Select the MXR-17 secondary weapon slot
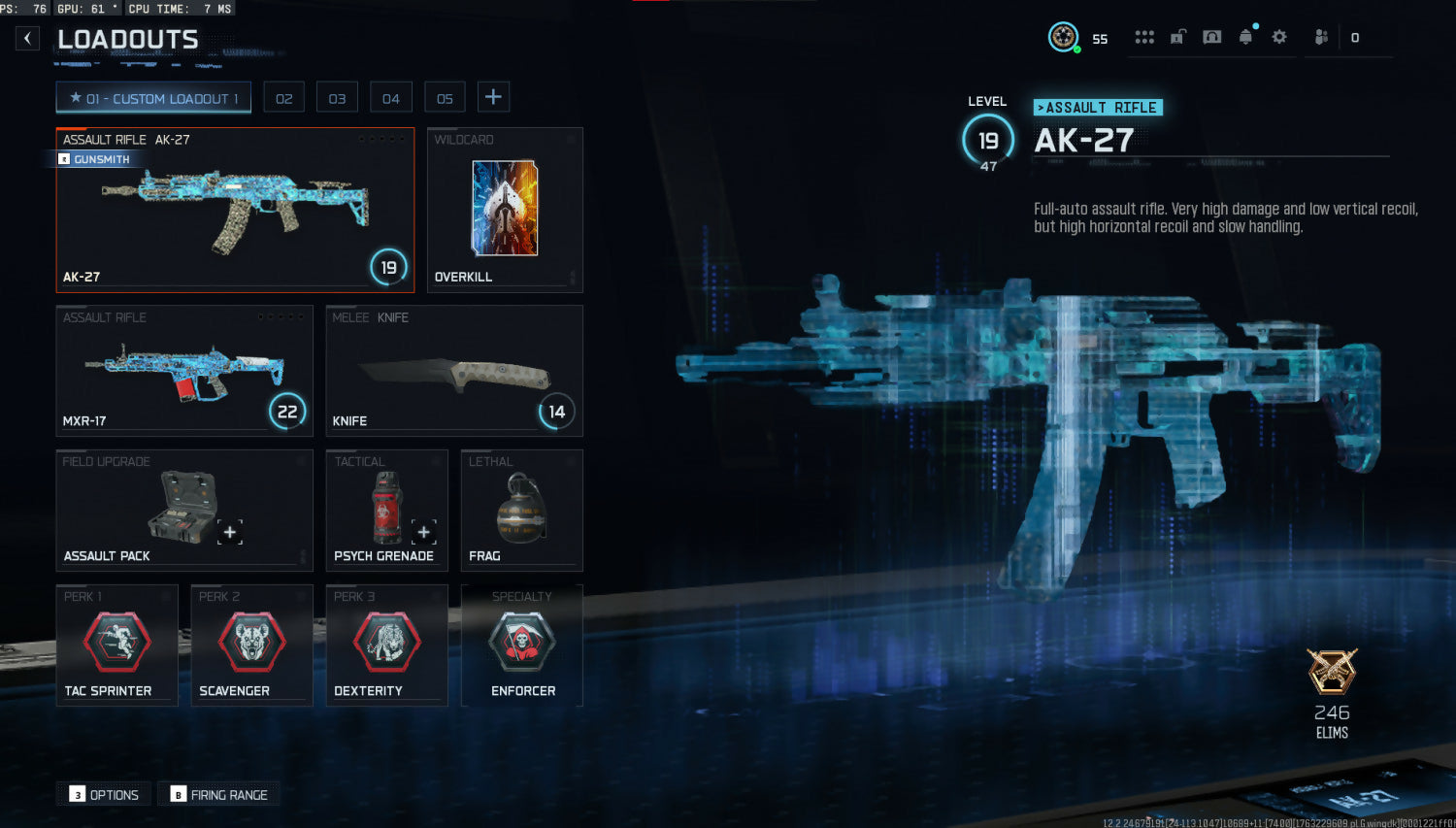The height and width of the screenshot is (828, 1456). 184,371
